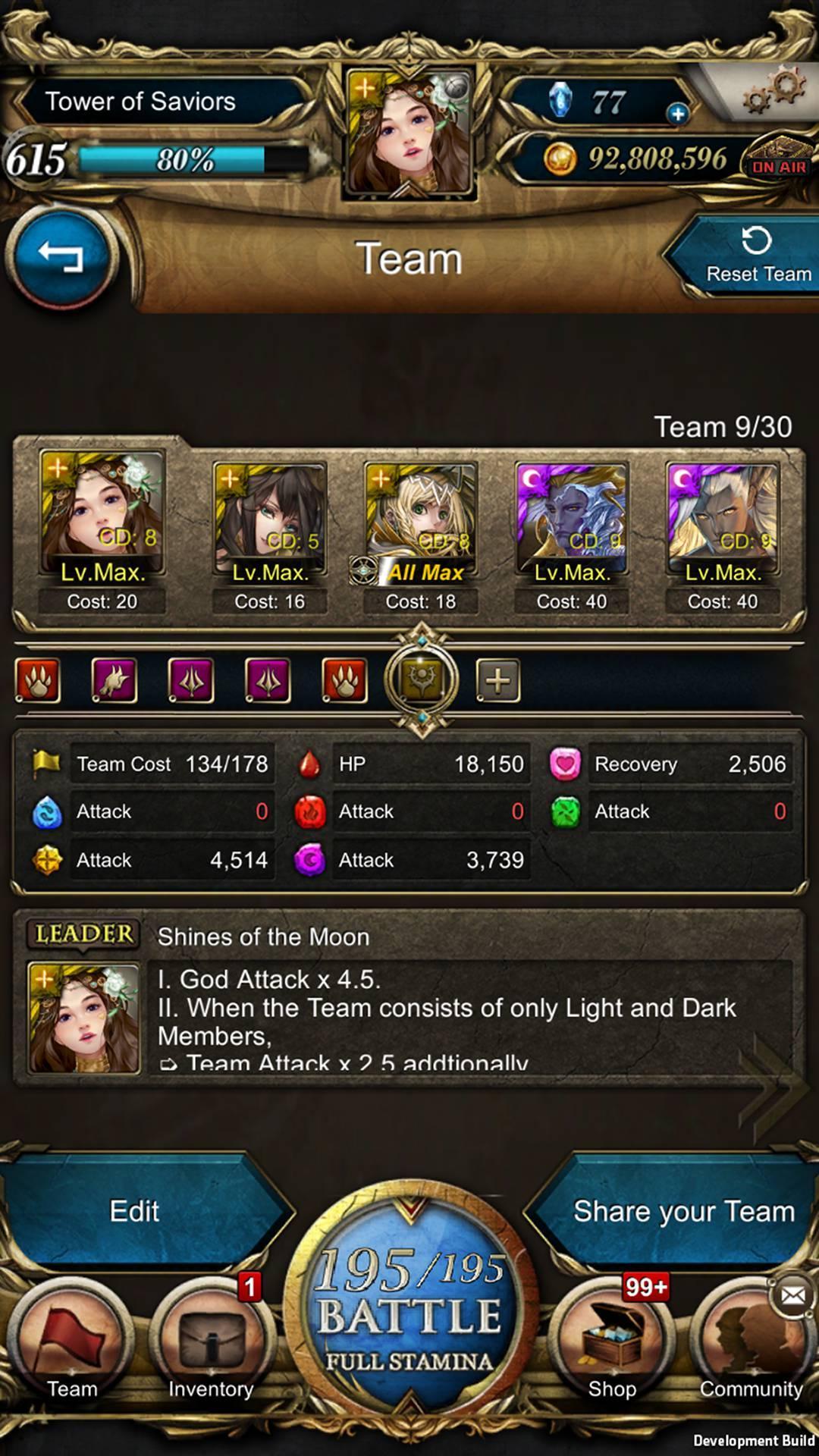
Task: Choose the All Max Cost 18 card
Action: 421,535
